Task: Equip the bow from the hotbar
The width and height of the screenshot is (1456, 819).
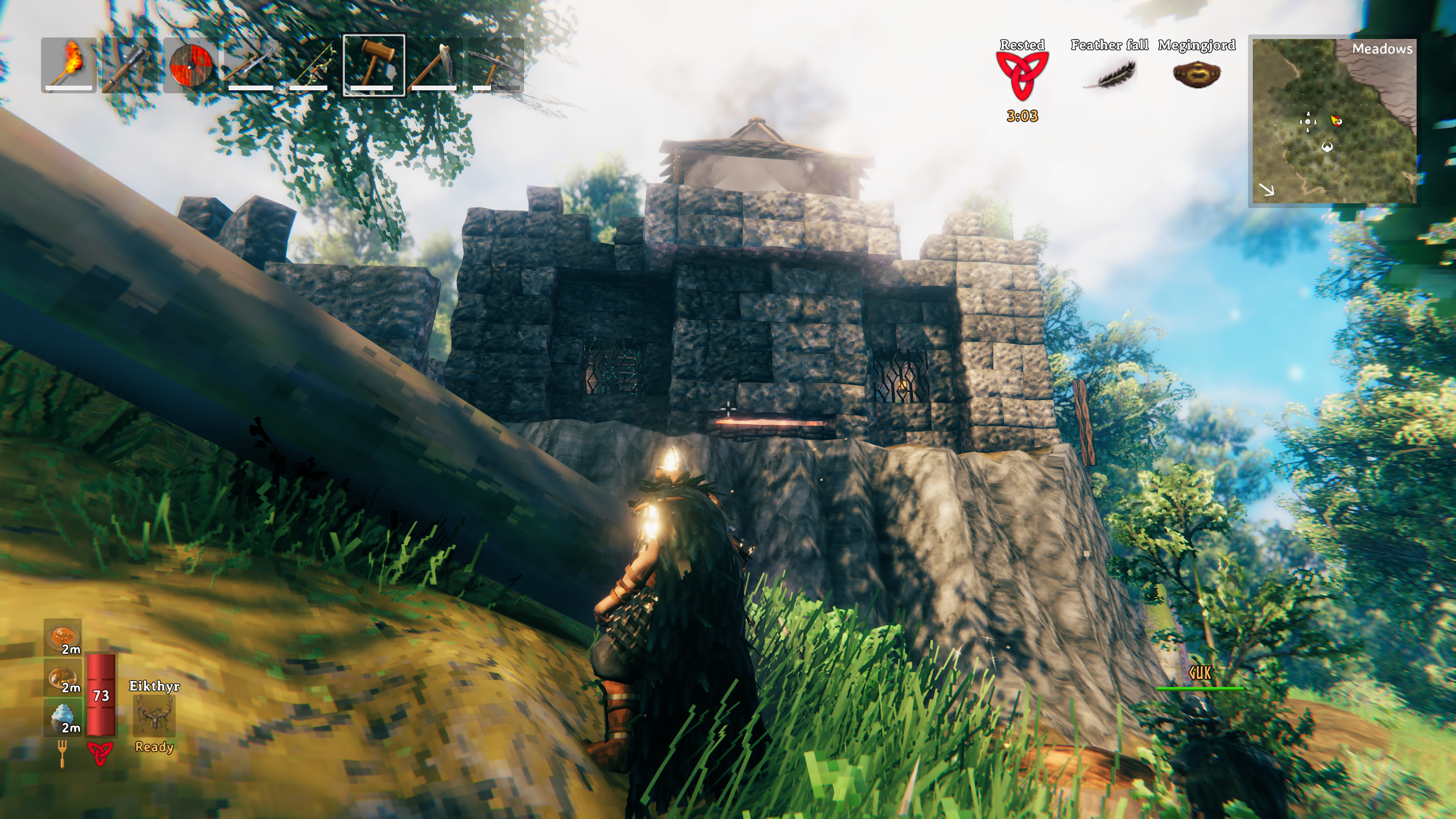Action: [x=312, y=64]
